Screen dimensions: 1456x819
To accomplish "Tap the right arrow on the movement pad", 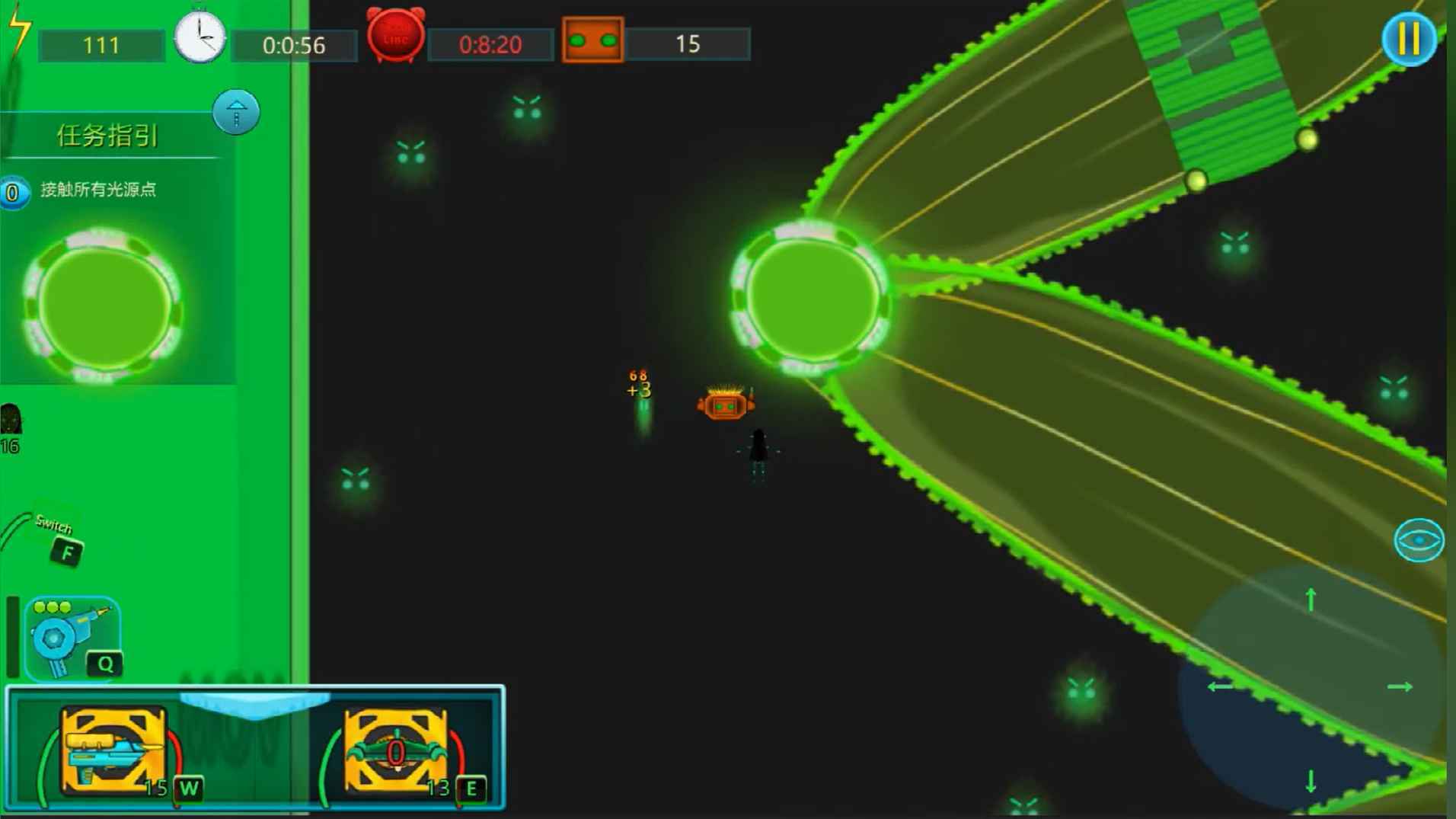I will coord(1400,686).
